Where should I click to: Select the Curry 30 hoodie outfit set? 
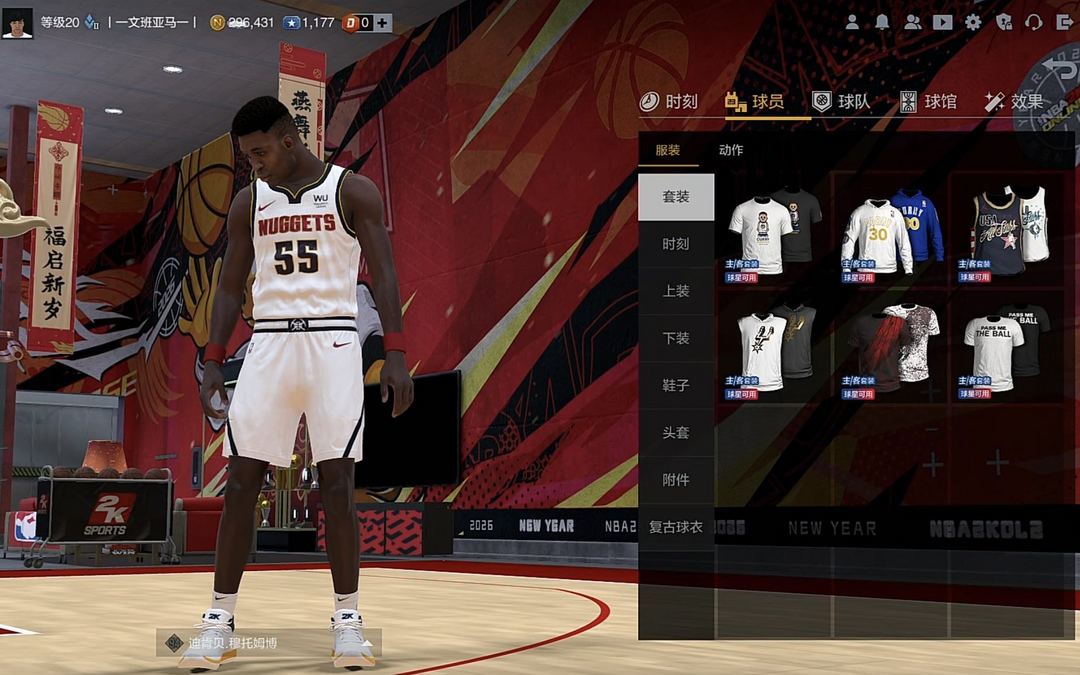(x=891, y=232)
